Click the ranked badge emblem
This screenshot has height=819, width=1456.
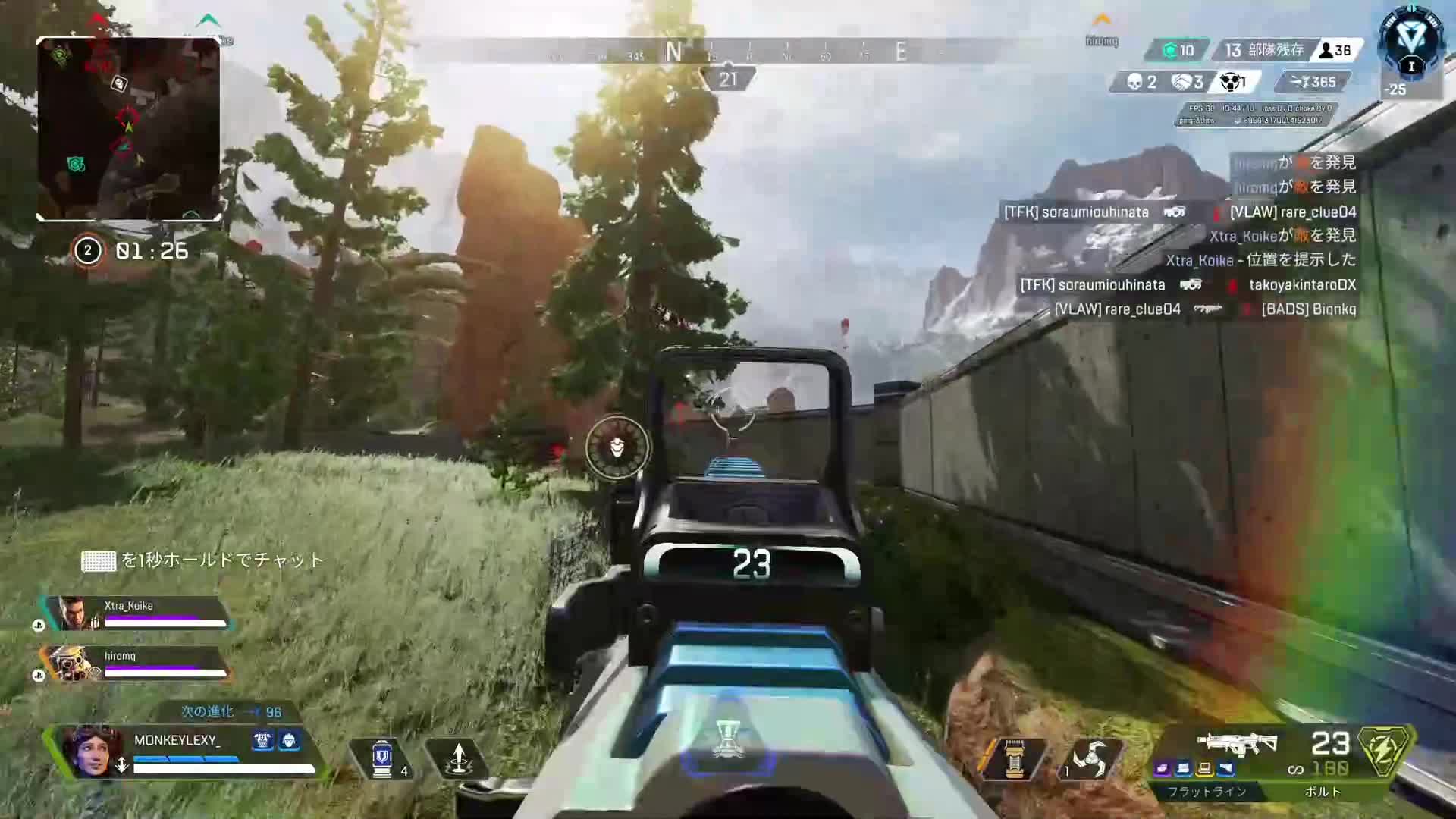tap(1410, 44)
